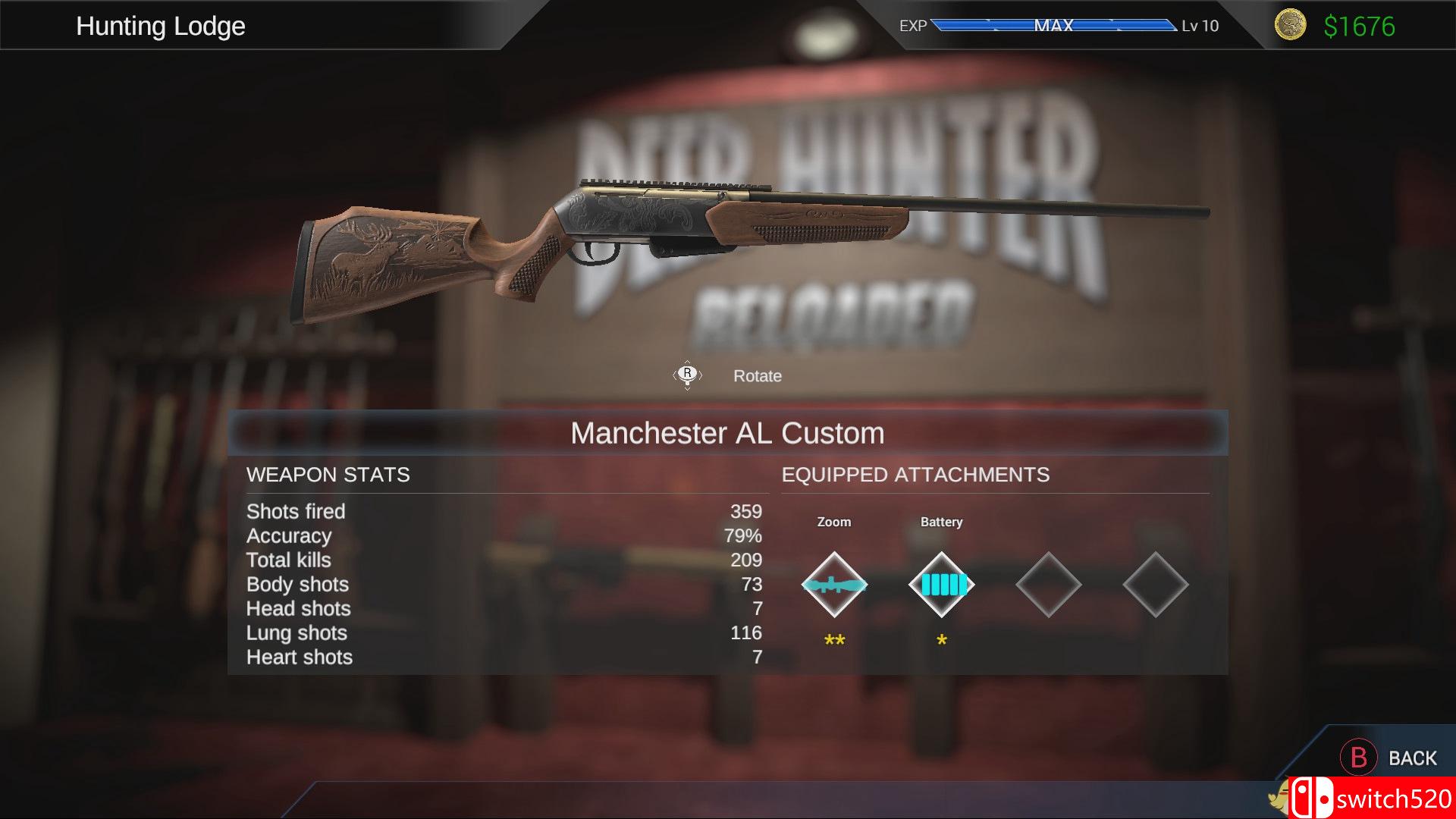Click the gold coin money icon

(1290, 25)
